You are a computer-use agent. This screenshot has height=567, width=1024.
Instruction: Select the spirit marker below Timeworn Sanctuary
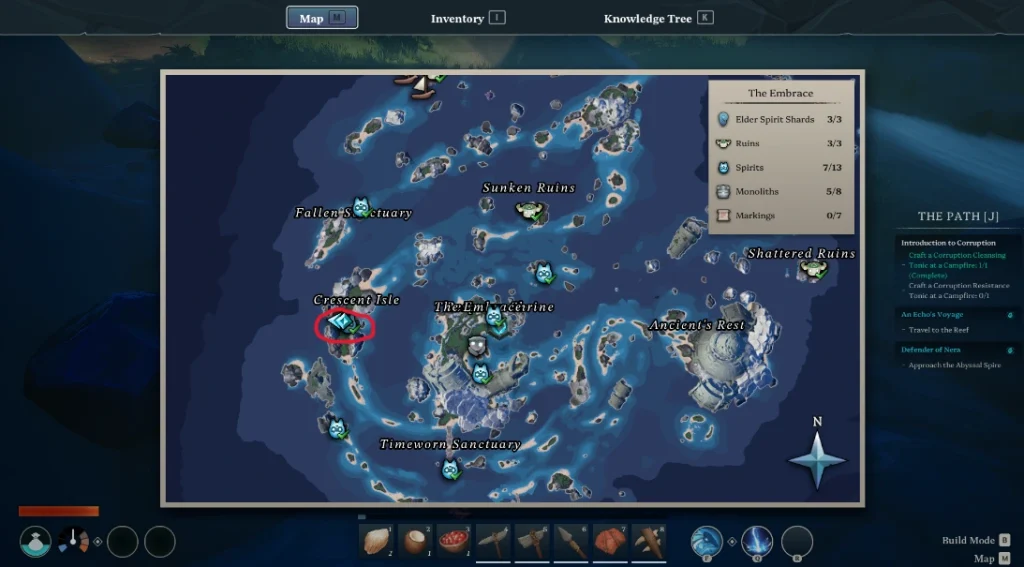point(450,468)
